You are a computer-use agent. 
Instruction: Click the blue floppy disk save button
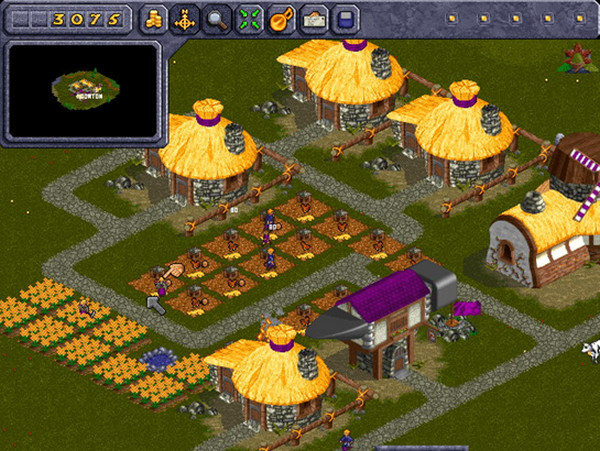point(345,18)
